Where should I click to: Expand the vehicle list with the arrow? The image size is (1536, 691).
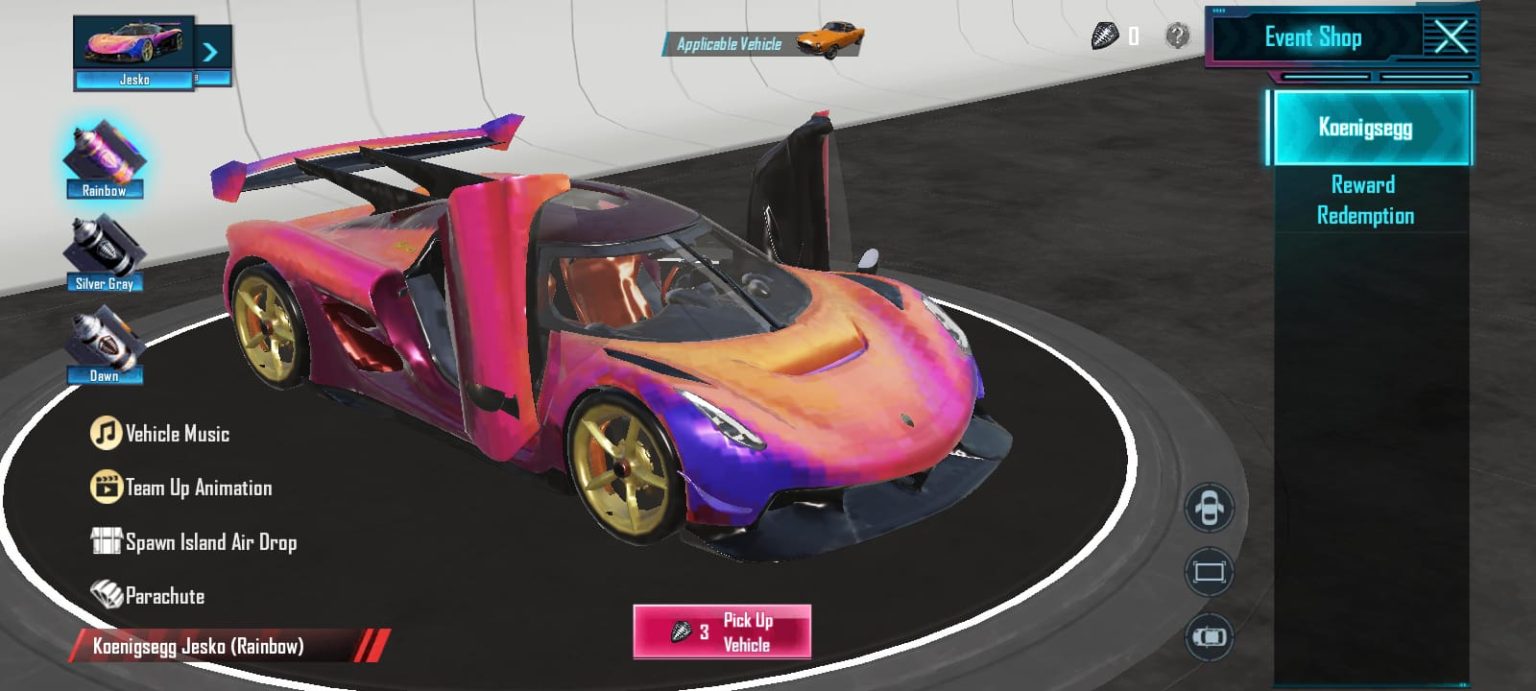point(212,53)
